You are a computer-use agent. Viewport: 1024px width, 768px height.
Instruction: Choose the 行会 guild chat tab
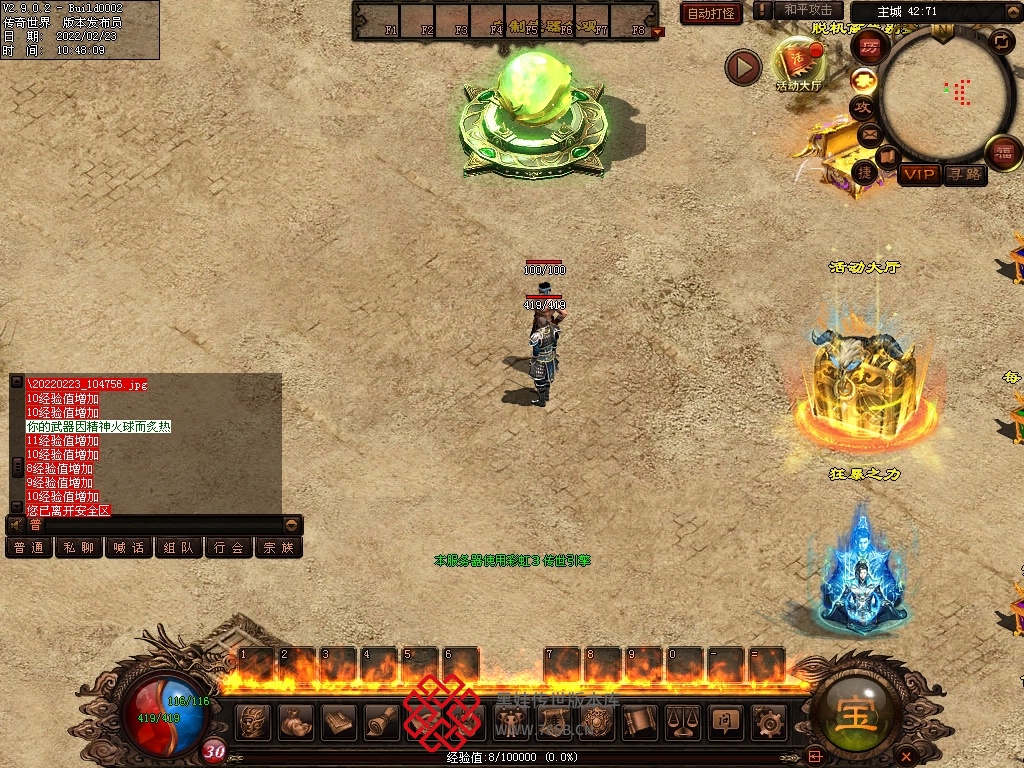(x=229, y=548)
